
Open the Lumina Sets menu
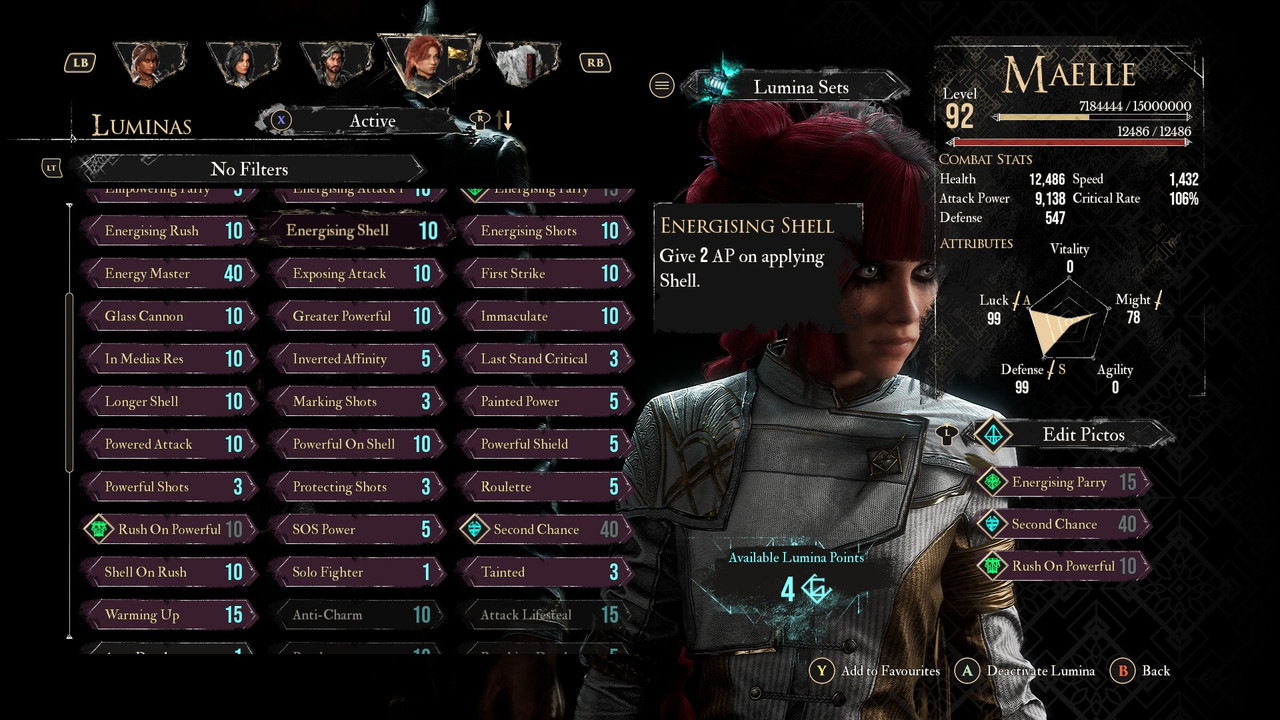point(800,87)
